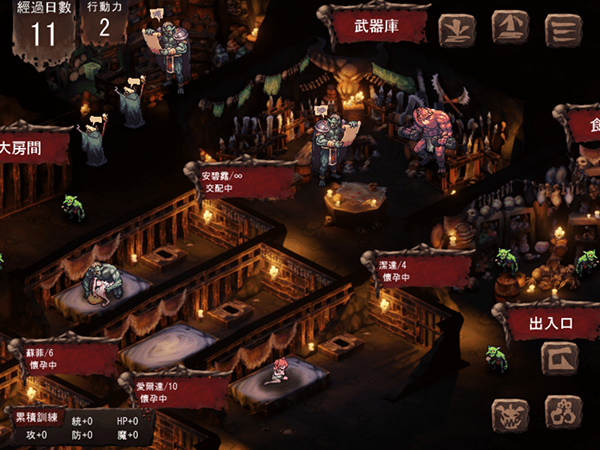Screen dimensions: 600x450
Task: Click the download-arrow stone button
Action: tap(458, 29)
